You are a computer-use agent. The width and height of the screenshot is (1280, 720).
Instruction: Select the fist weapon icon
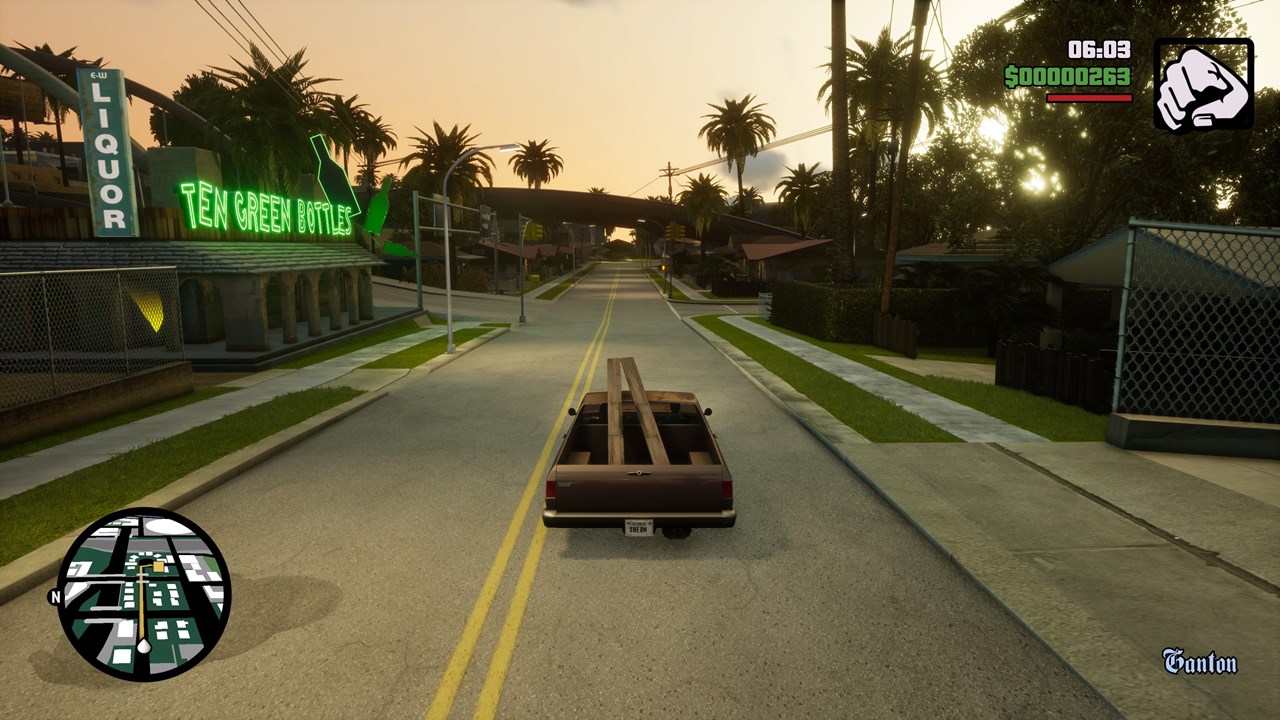pos(1203,85)
